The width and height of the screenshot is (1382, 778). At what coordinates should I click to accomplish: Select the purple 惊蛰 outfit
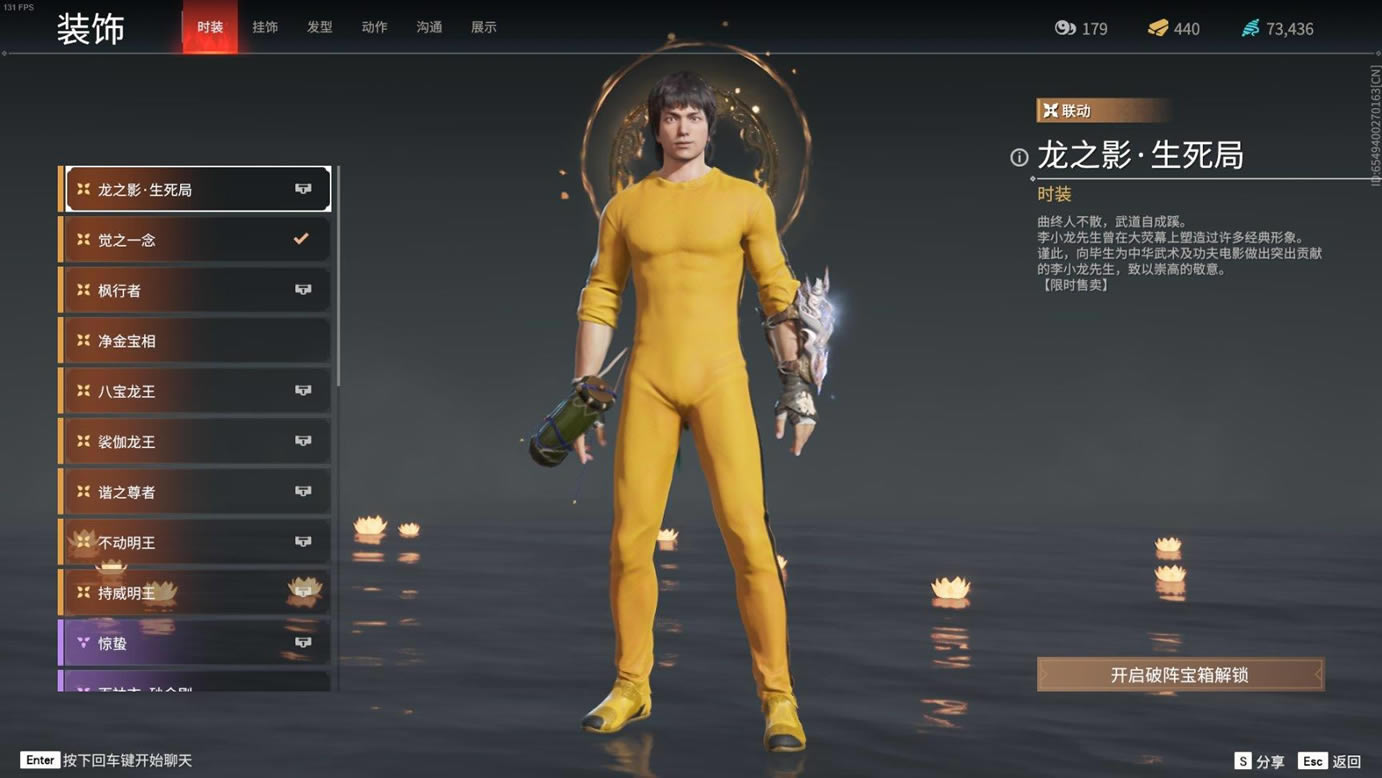click(197, 644)
